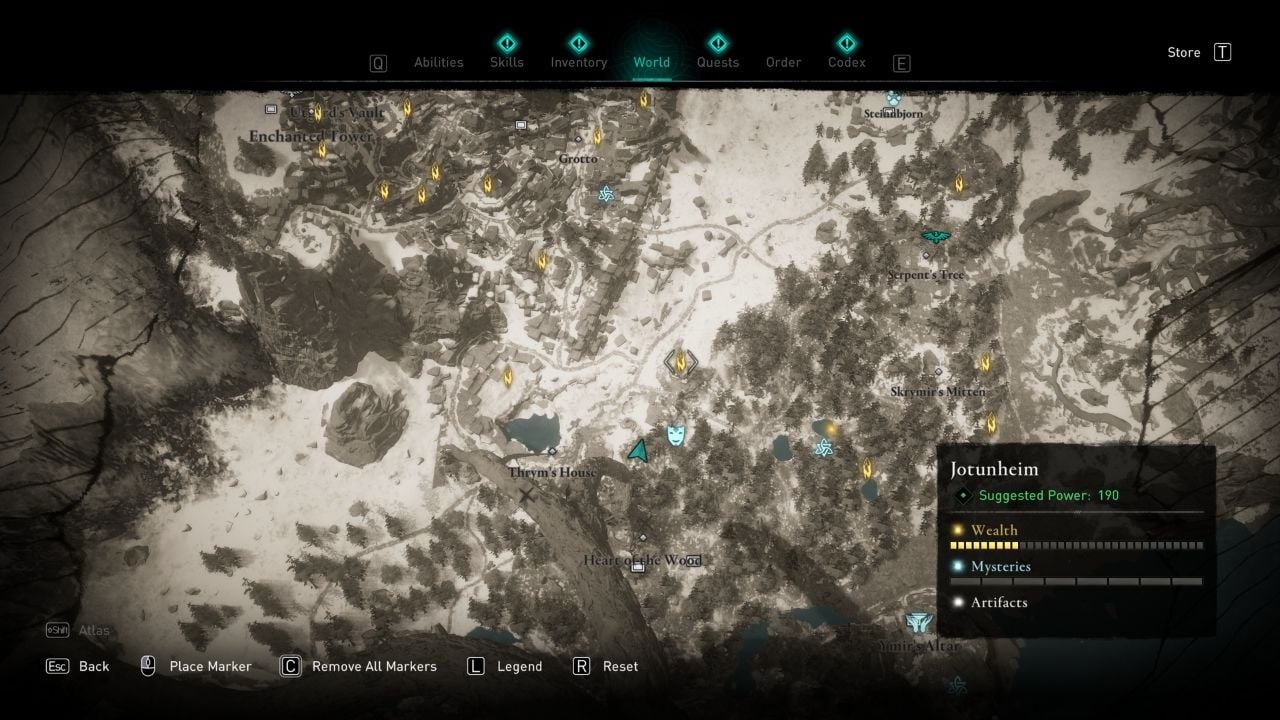Go to the Quests tab
The height and width of the screenshot is (720, 1280).
[x=717, y=62]
